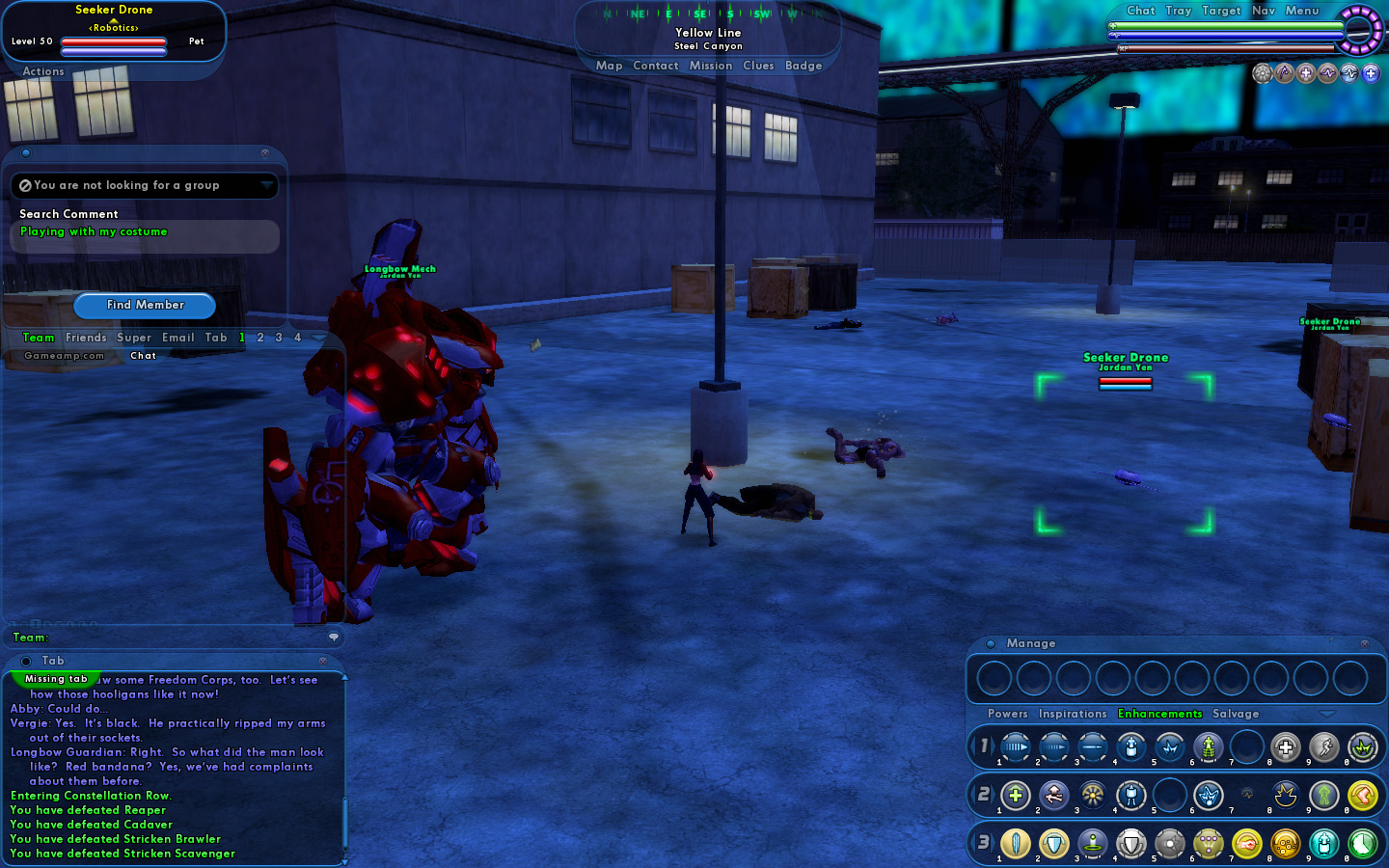This screenshot has height=868, width=1389.
Task: Open the Clues panel
Action: click(758, 66)
